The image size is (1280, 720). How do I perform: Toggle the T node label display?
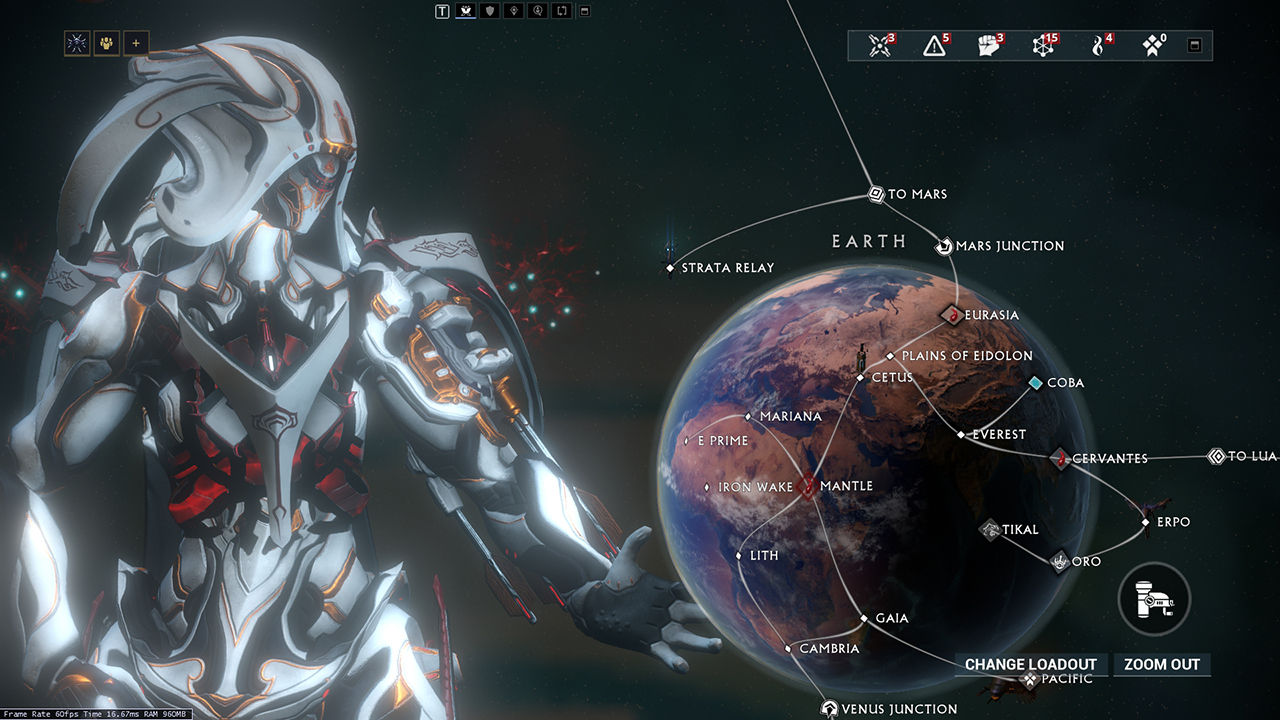[443, 11]
